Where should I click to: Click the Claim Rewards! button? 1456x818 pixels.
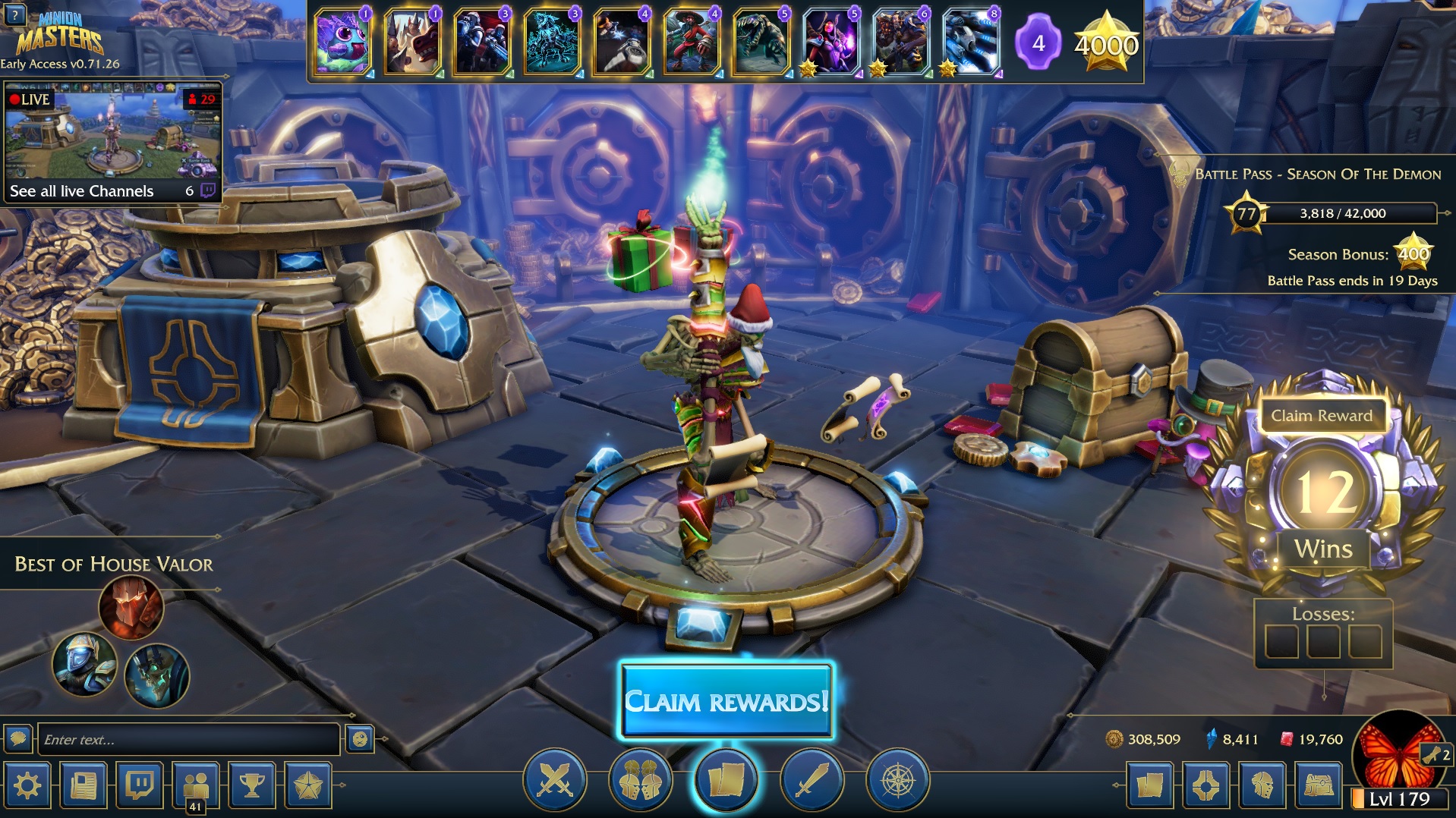726,700
